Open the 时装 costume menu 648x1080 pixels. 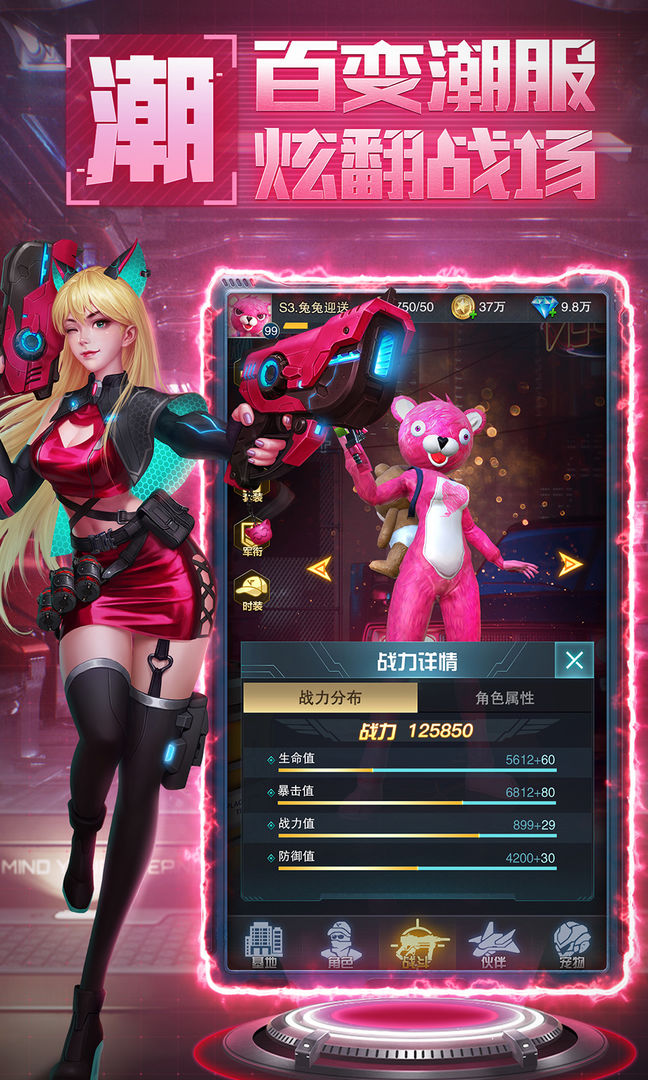click(250, 590)
